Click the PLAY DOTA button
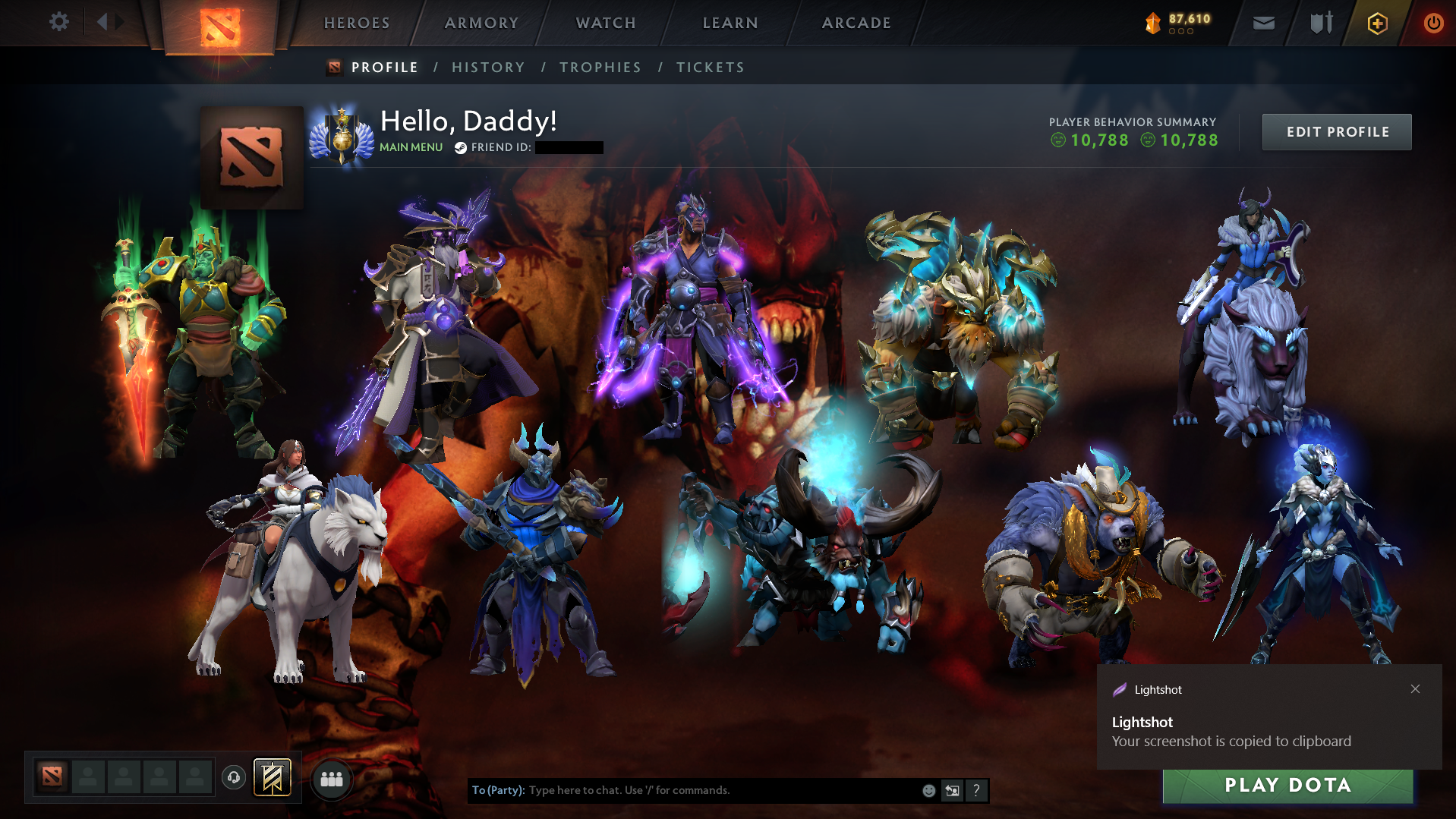This screenshot has width=1456, height=819. [x=1287, y=786]
